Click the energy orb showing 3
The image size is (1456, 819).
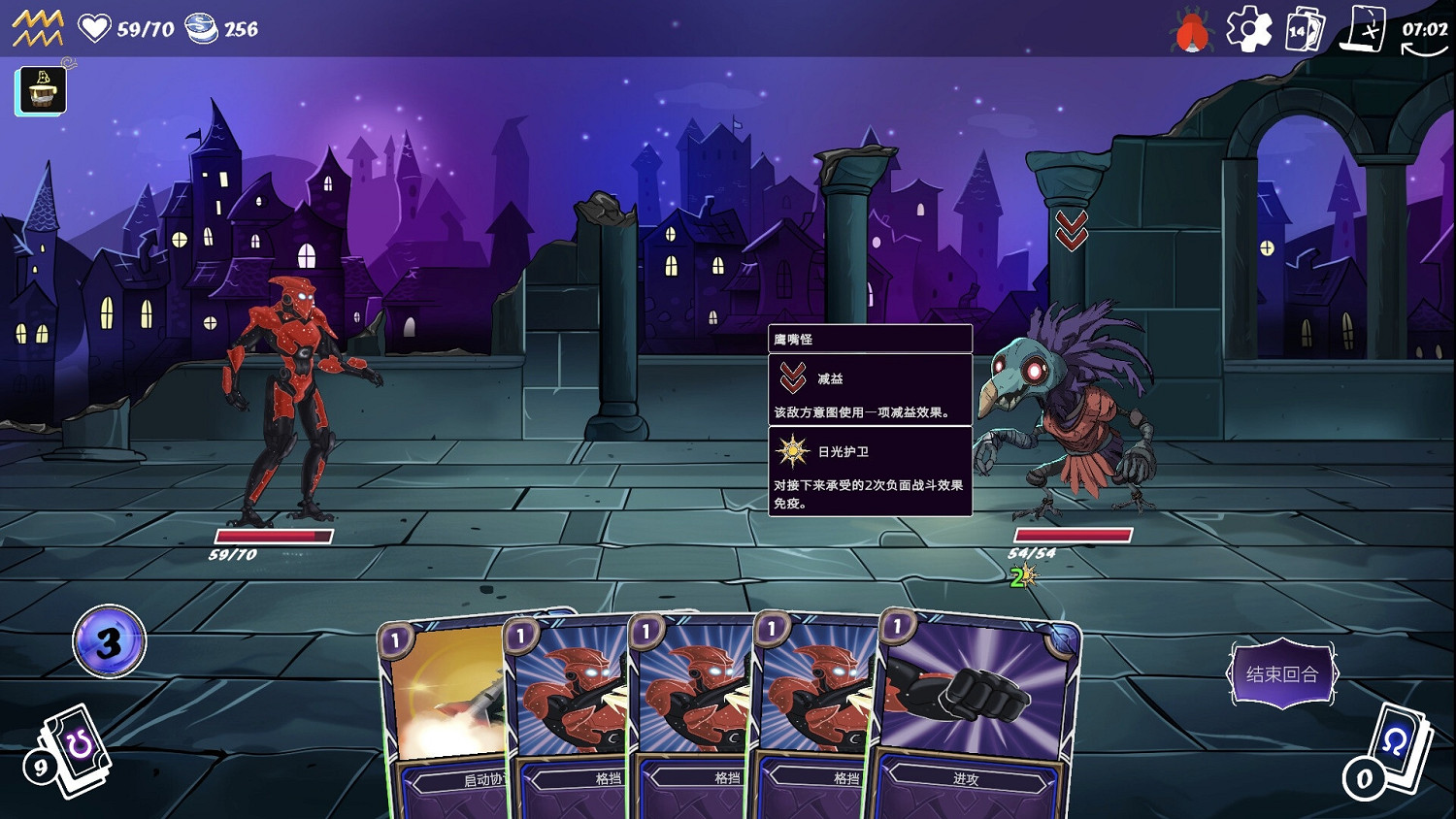point(109,642)
